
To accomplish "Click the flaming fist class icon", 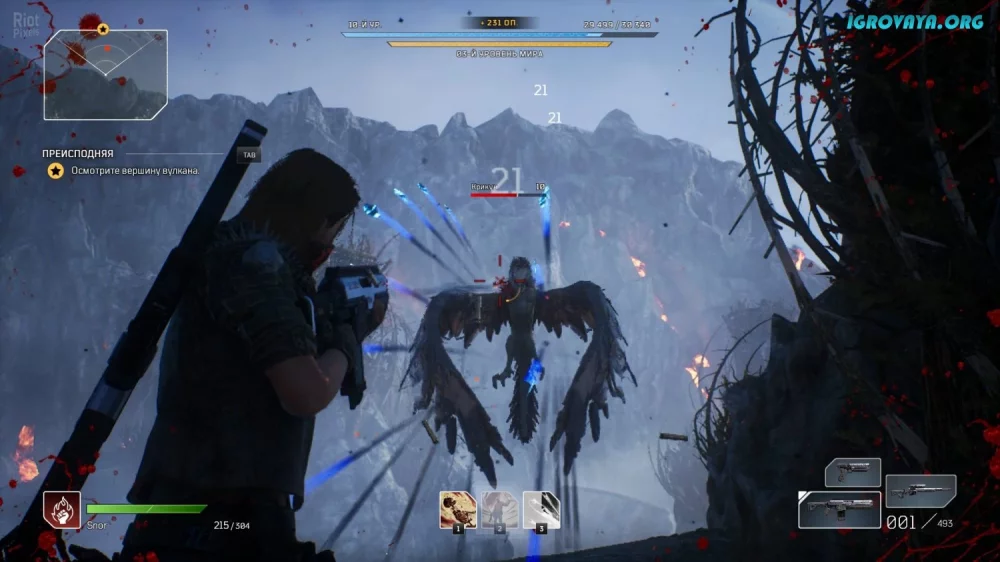I will (x=62, y=510).
